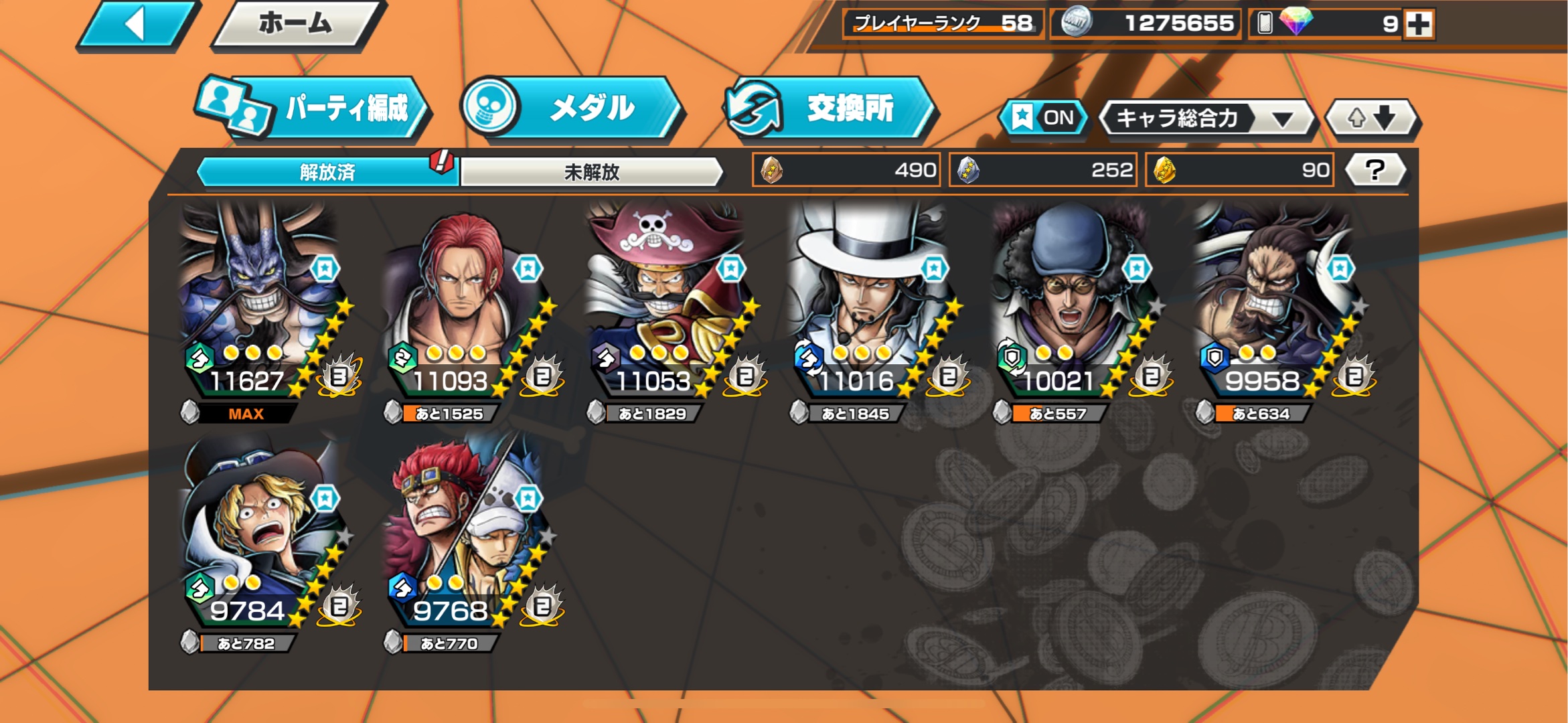Choose Gol D. Roger character card

click(668, 301)
